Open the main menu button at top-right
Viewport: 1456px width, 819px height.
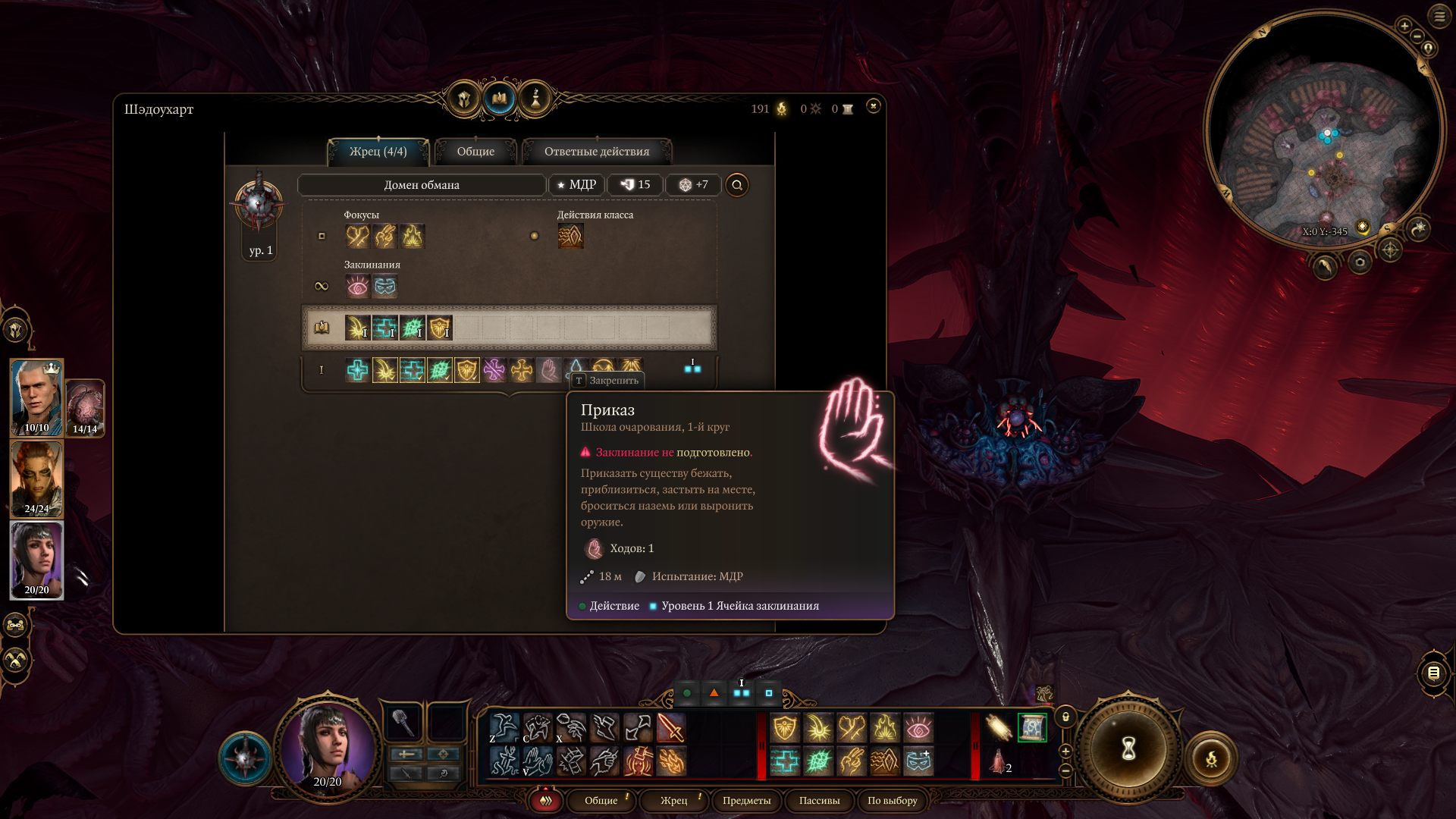click(x=1439, y=16)
